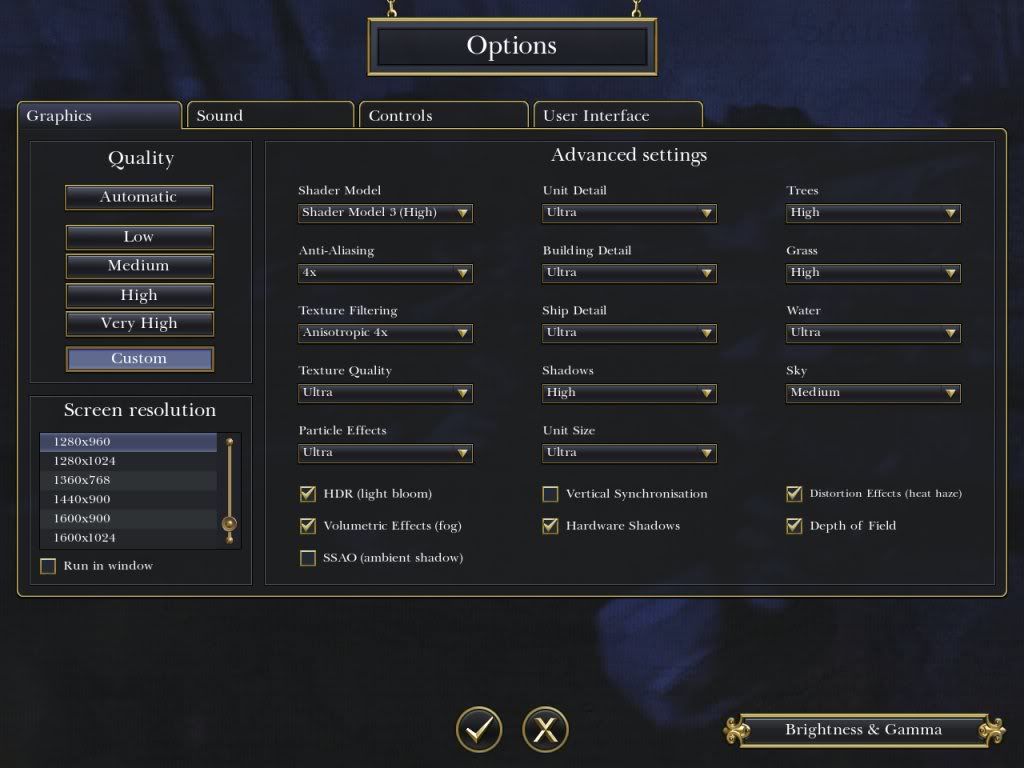Viewport: 1024px width, 768px height.
Task: Expand the Sky quality dropdown
Action: [873, 393]
